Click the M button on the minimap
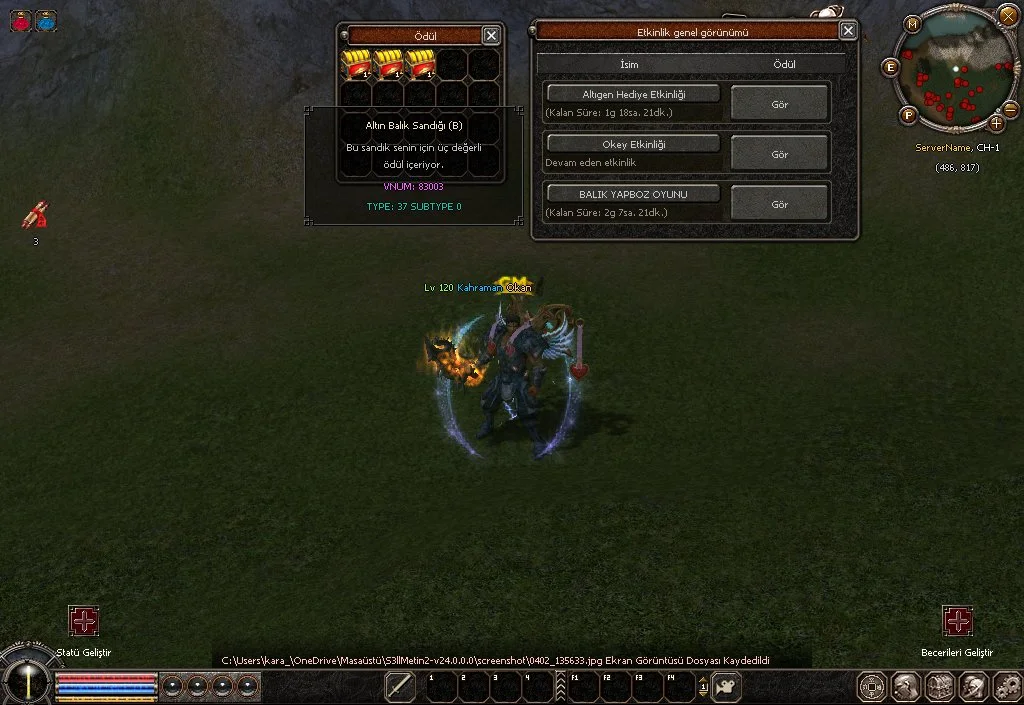The height and width of the screenshot is (705, 1024). pos(913,23)
